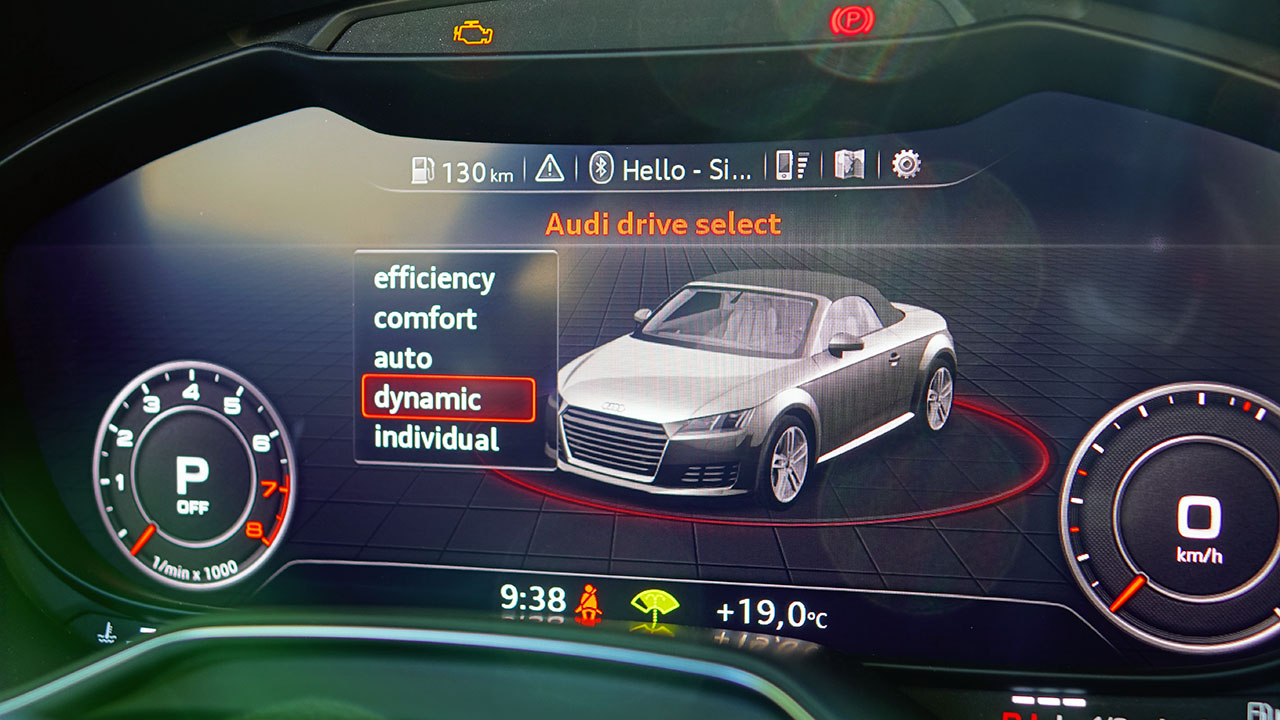Switch to auto drive mode

403,358
